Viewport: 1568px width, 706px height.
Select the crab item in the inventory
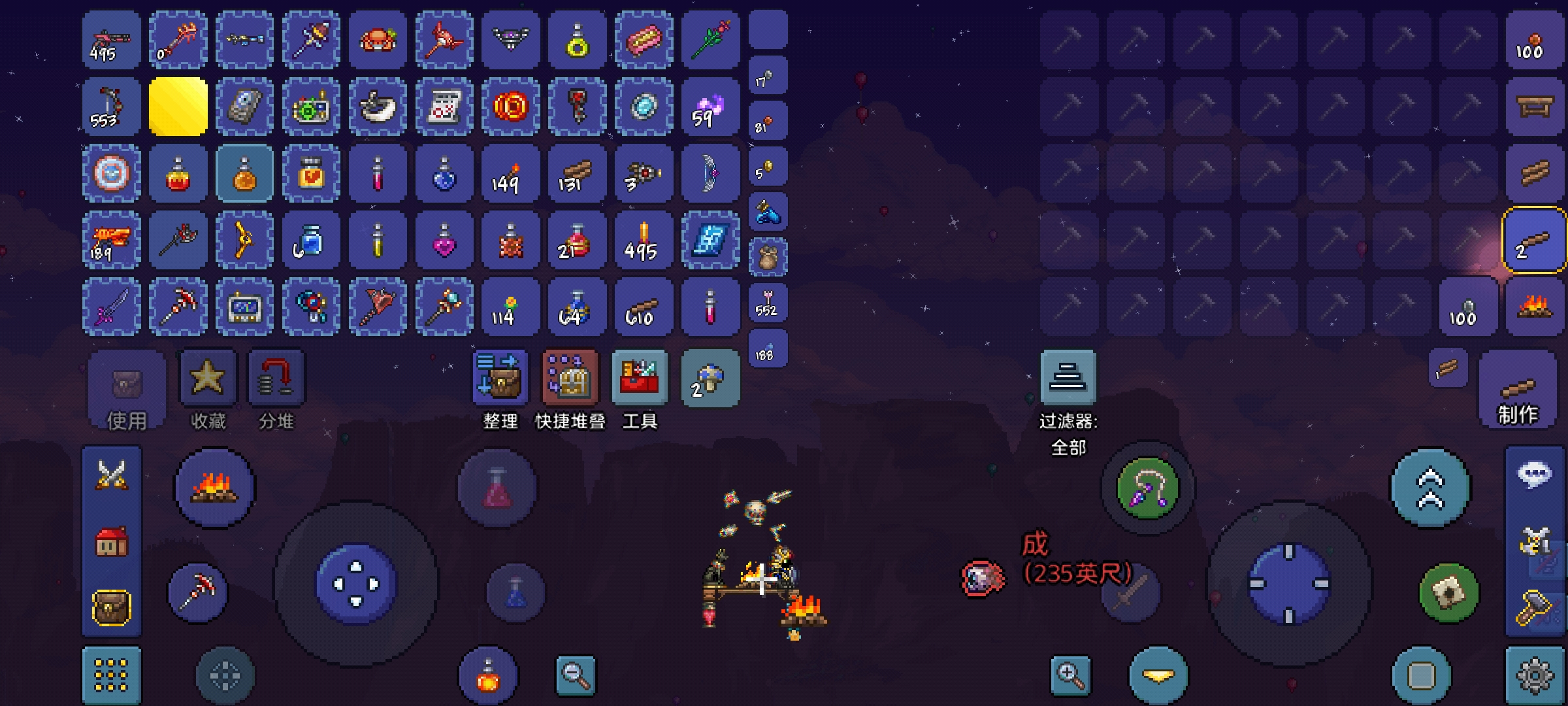click(x=378, y=40)
